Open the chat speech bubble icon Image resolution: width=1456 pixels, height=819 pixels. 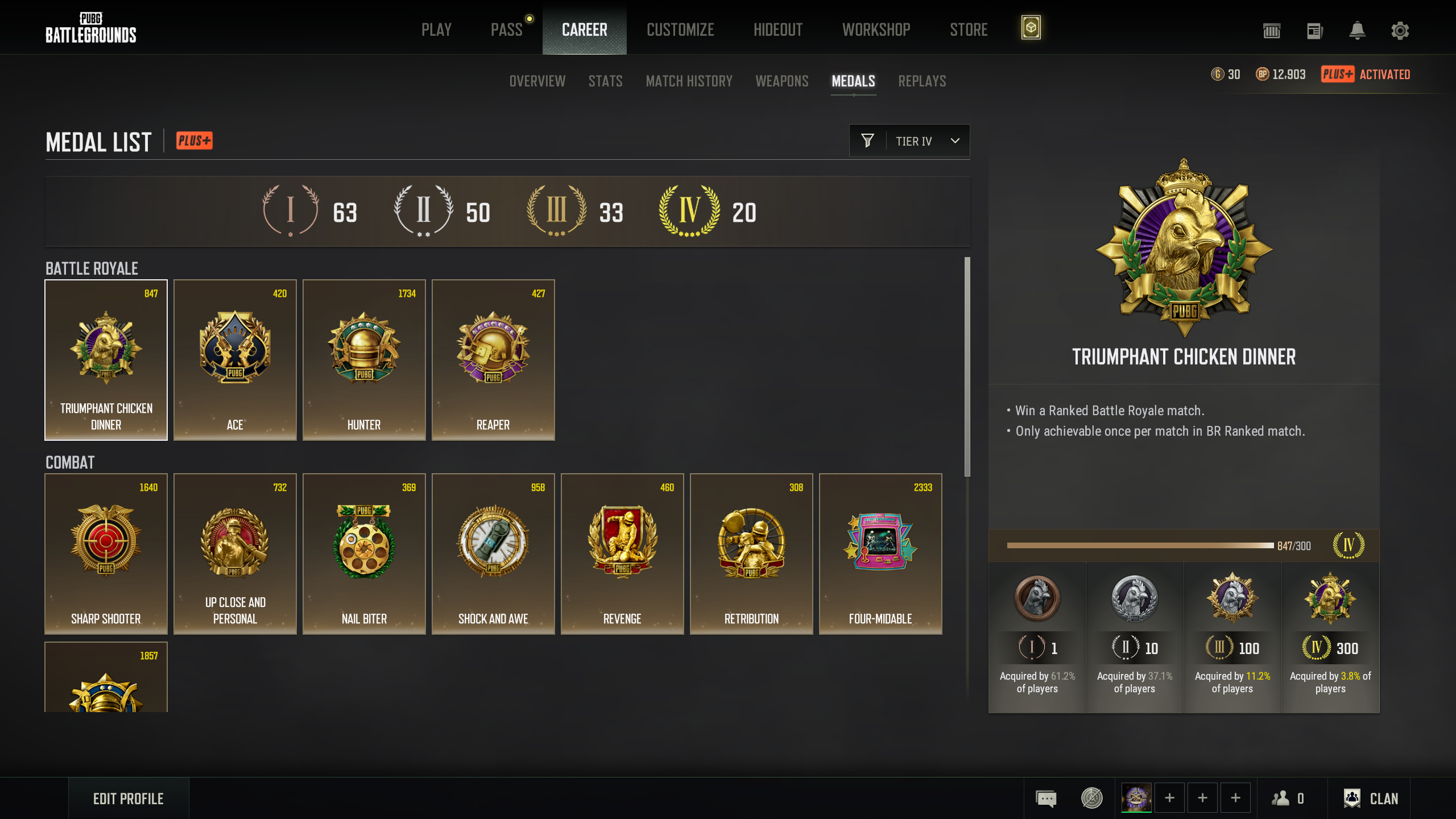click(x=1046, y=799)
